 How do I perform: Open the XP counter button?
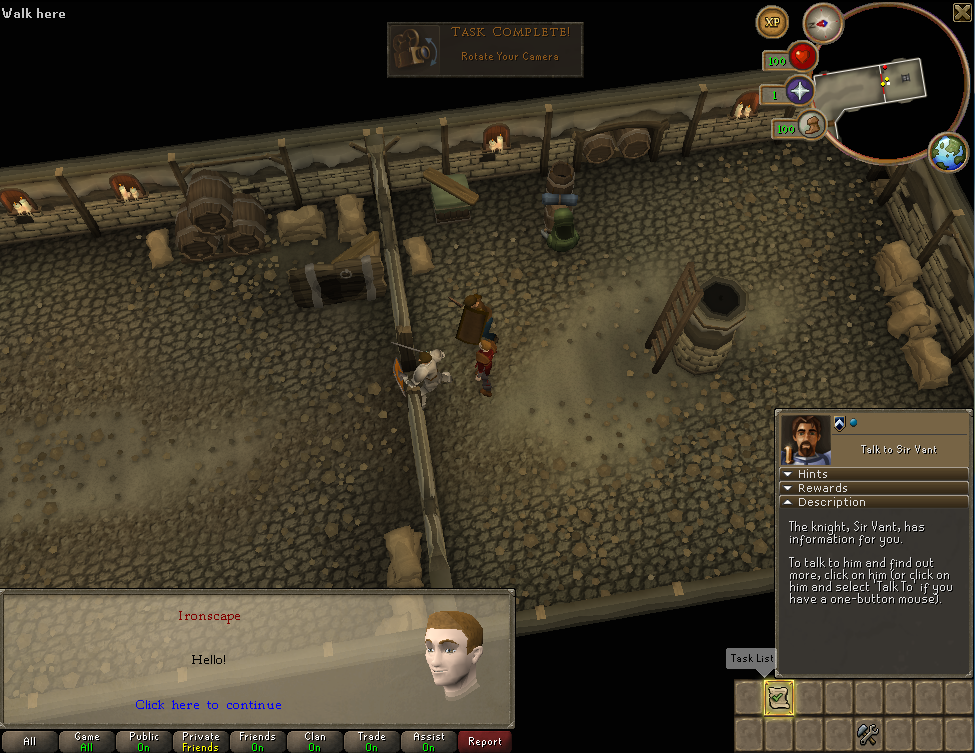[772, 21]
